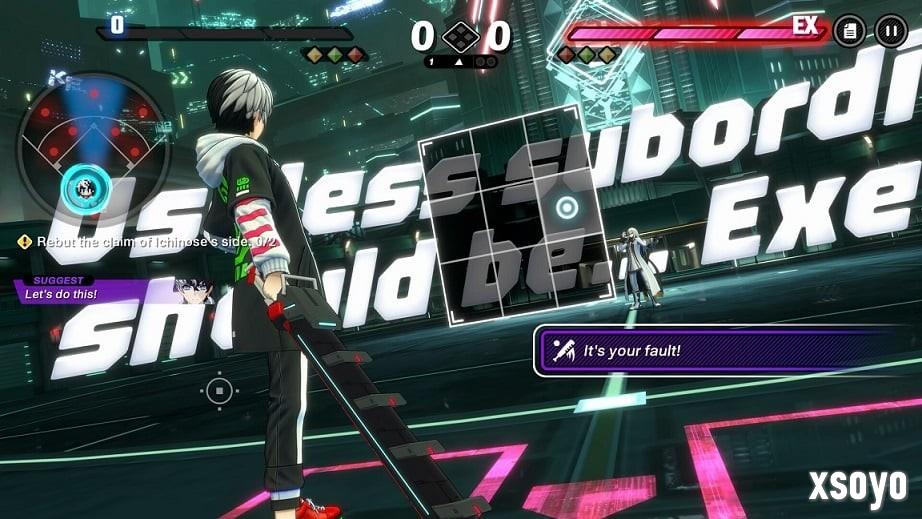Viewport: 922px width, 519px height.
Task: Click the target ring in the grid panel
Action: pos(567,208)
